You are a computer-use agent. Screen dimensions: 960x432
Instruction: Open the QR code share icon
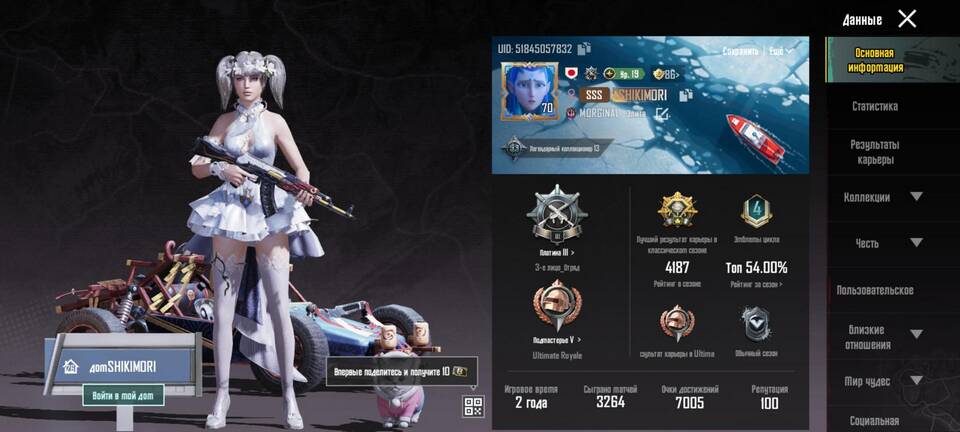[473, 405]
